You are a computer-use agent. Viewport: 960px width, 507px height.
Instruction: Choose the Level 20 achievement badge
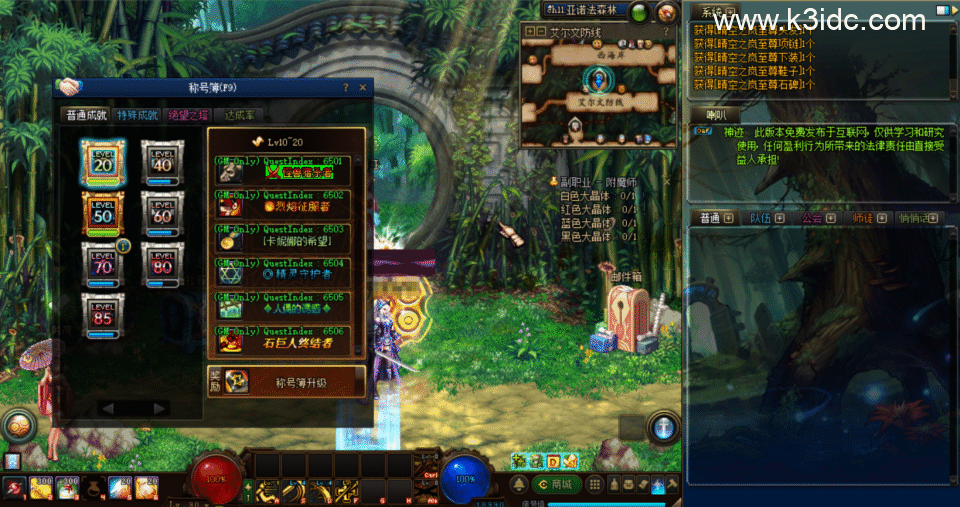pyautogui.click(x=103, y=162)
